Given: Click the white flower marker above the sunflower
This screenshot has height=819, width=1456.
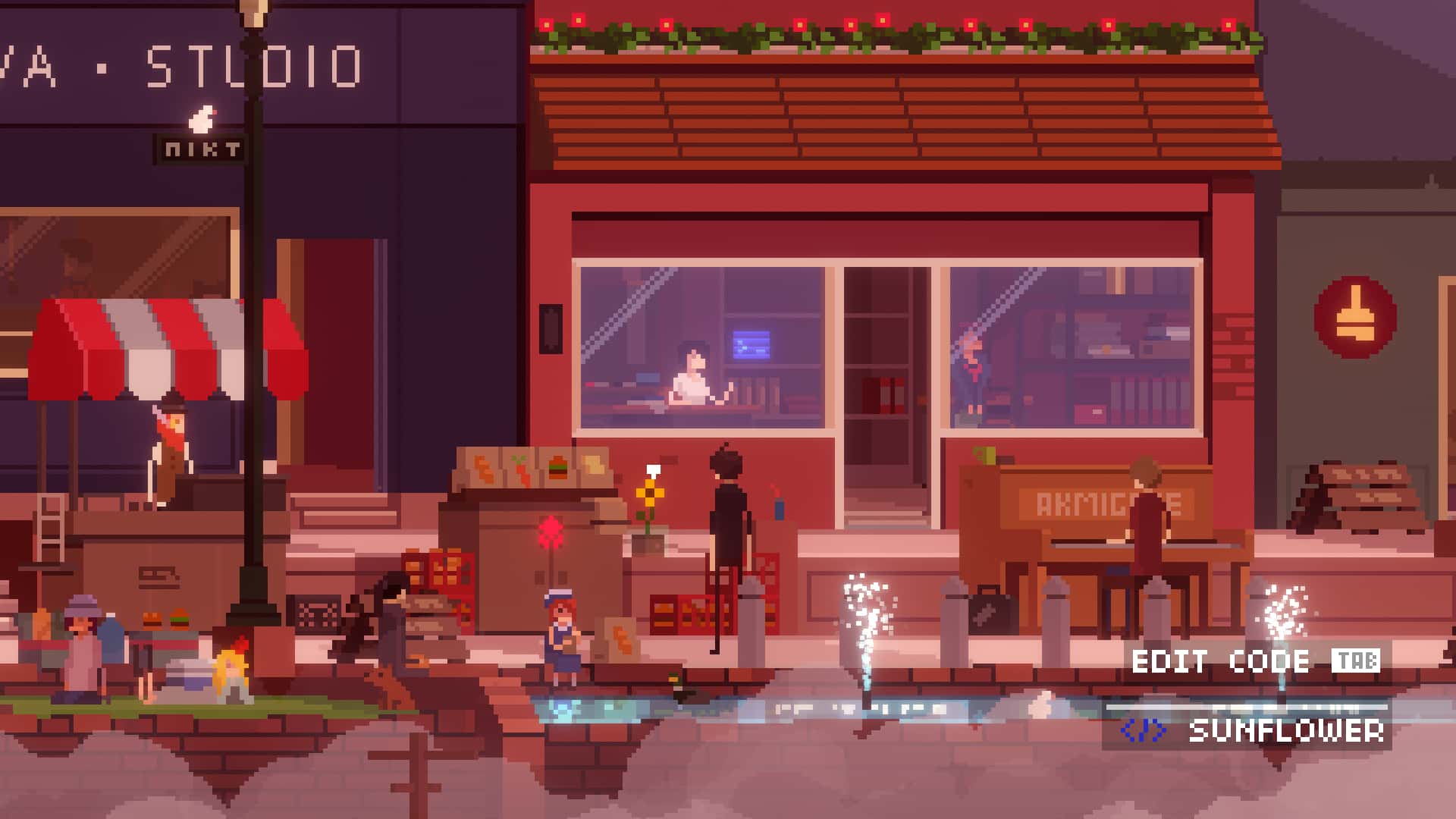Looking at the screenshot, I should tap(654, 470).
